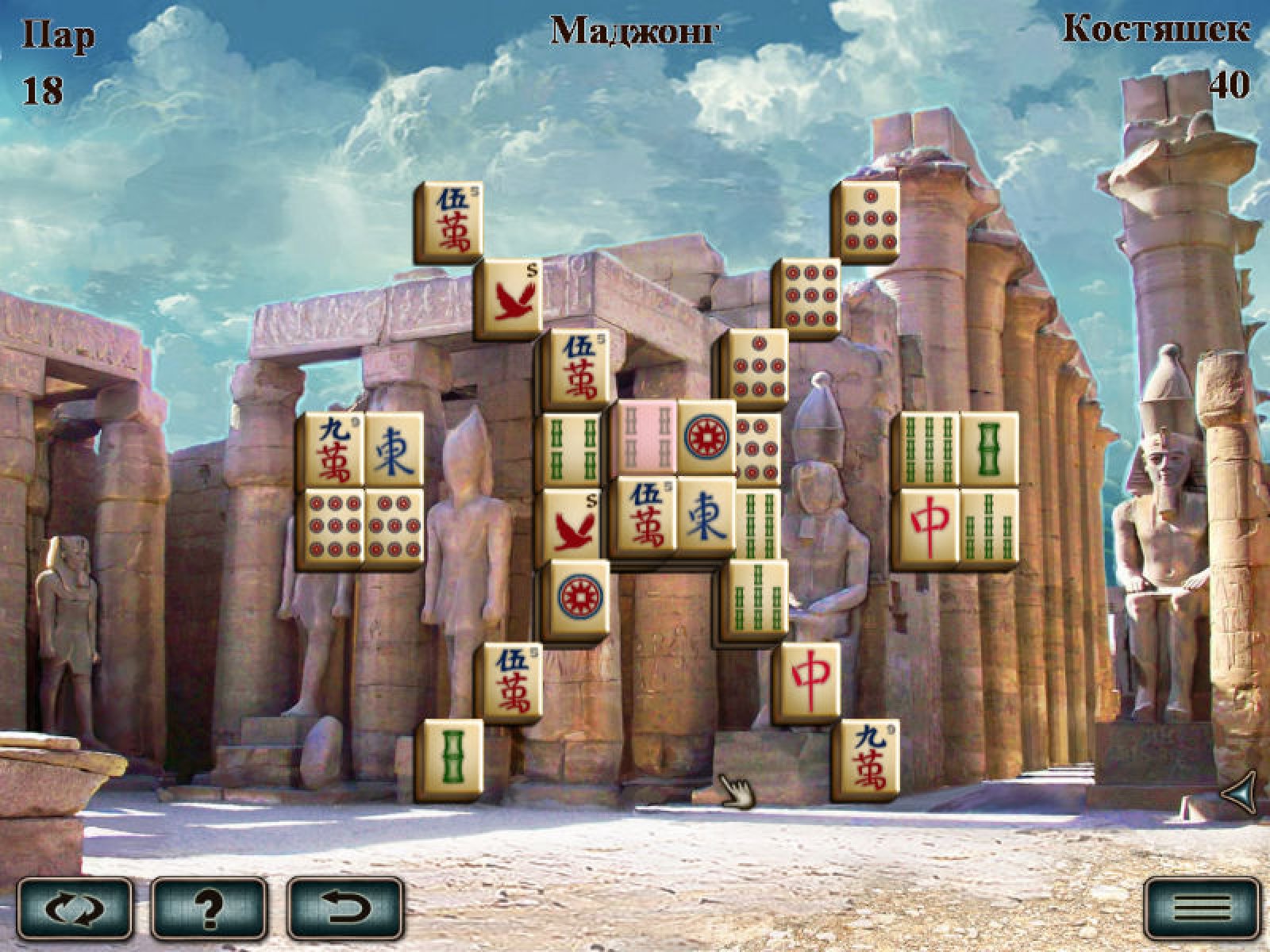1270x952 pixels.
Task: Click the shuffle tiles button
Action: click(x=75, y=908)
